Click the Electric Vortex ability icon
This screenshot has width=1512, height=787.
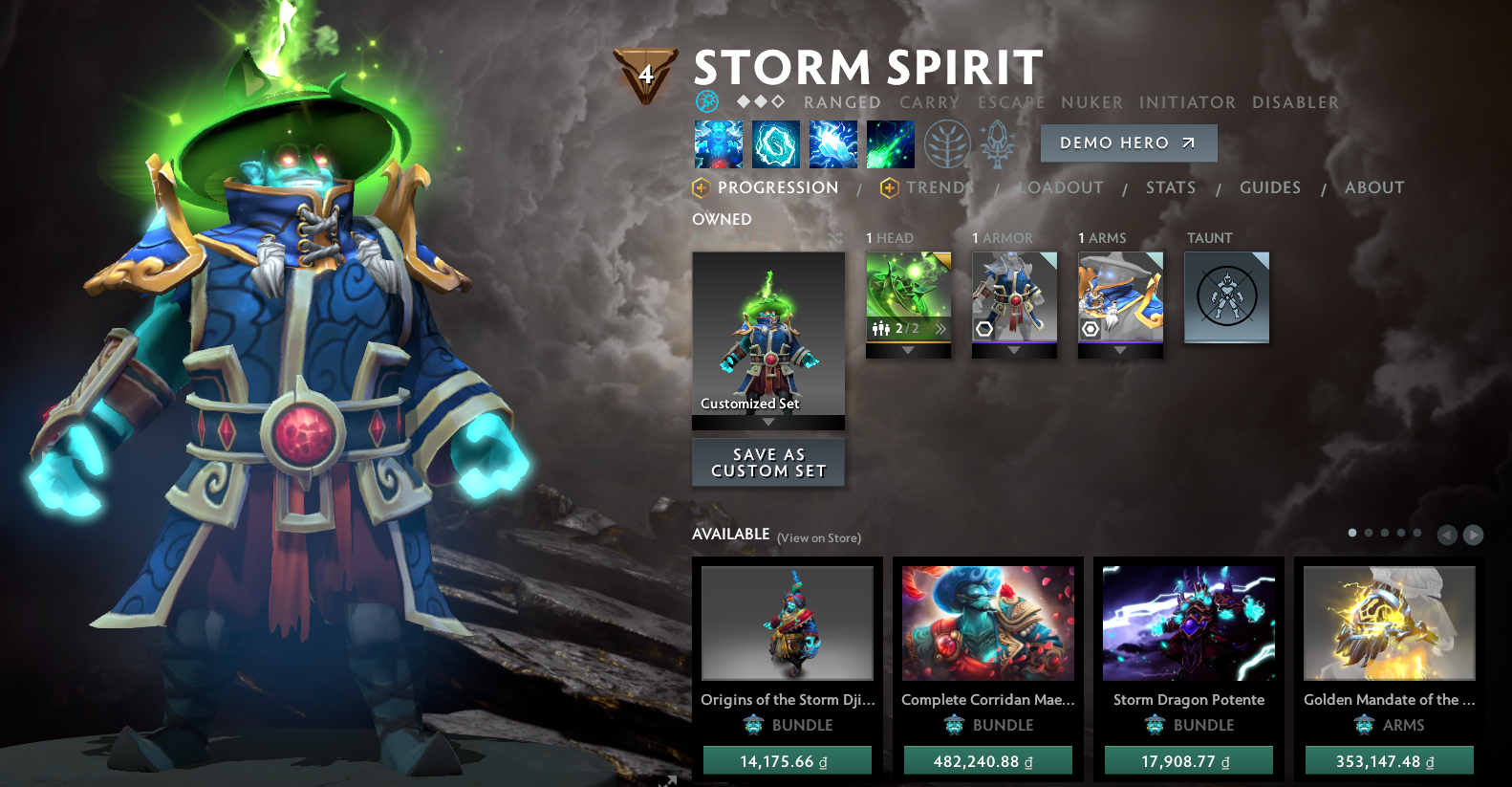[775, 144]
